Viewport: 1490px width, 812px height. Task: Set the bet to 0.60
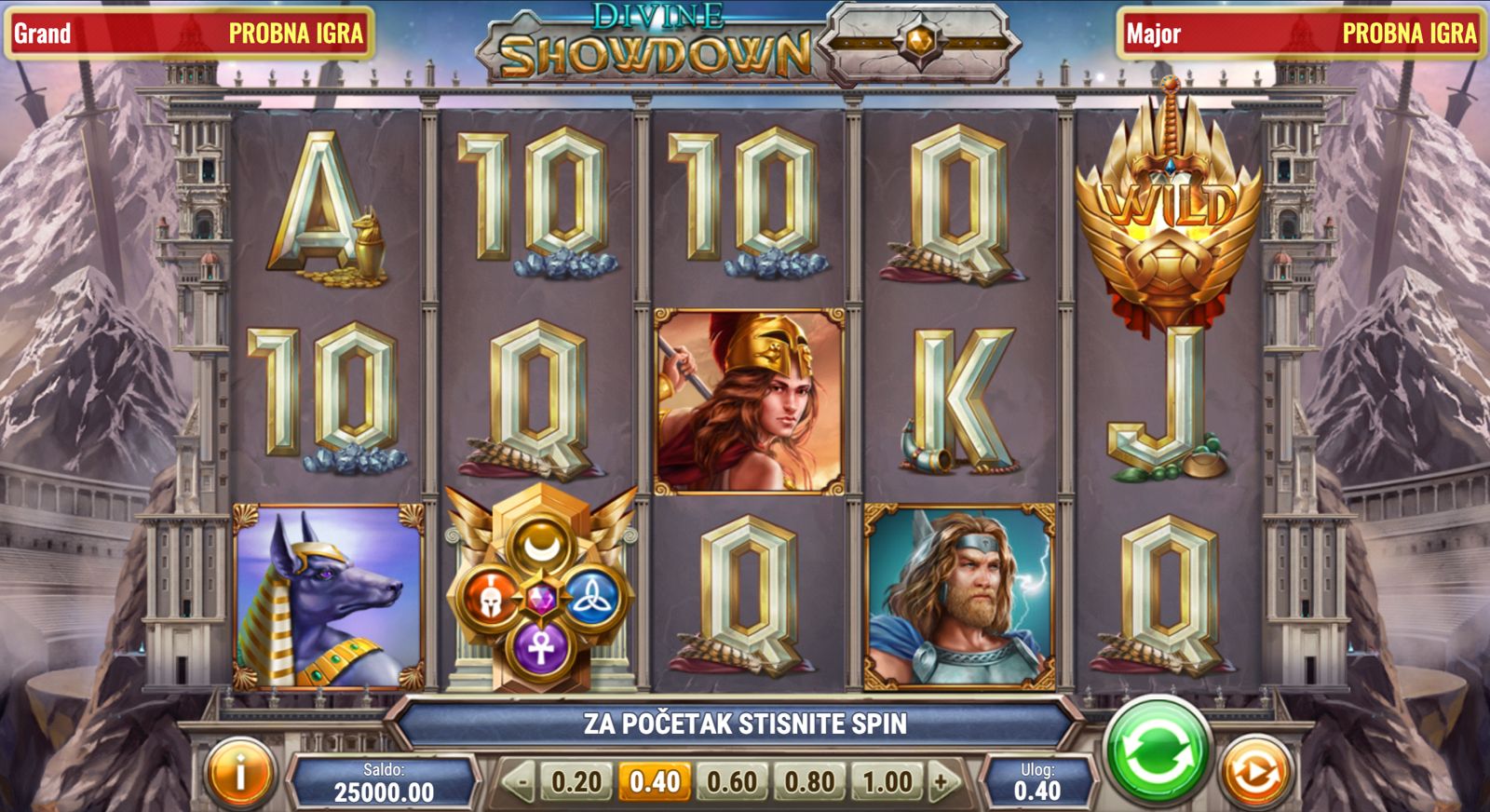[x=732, y=781]
